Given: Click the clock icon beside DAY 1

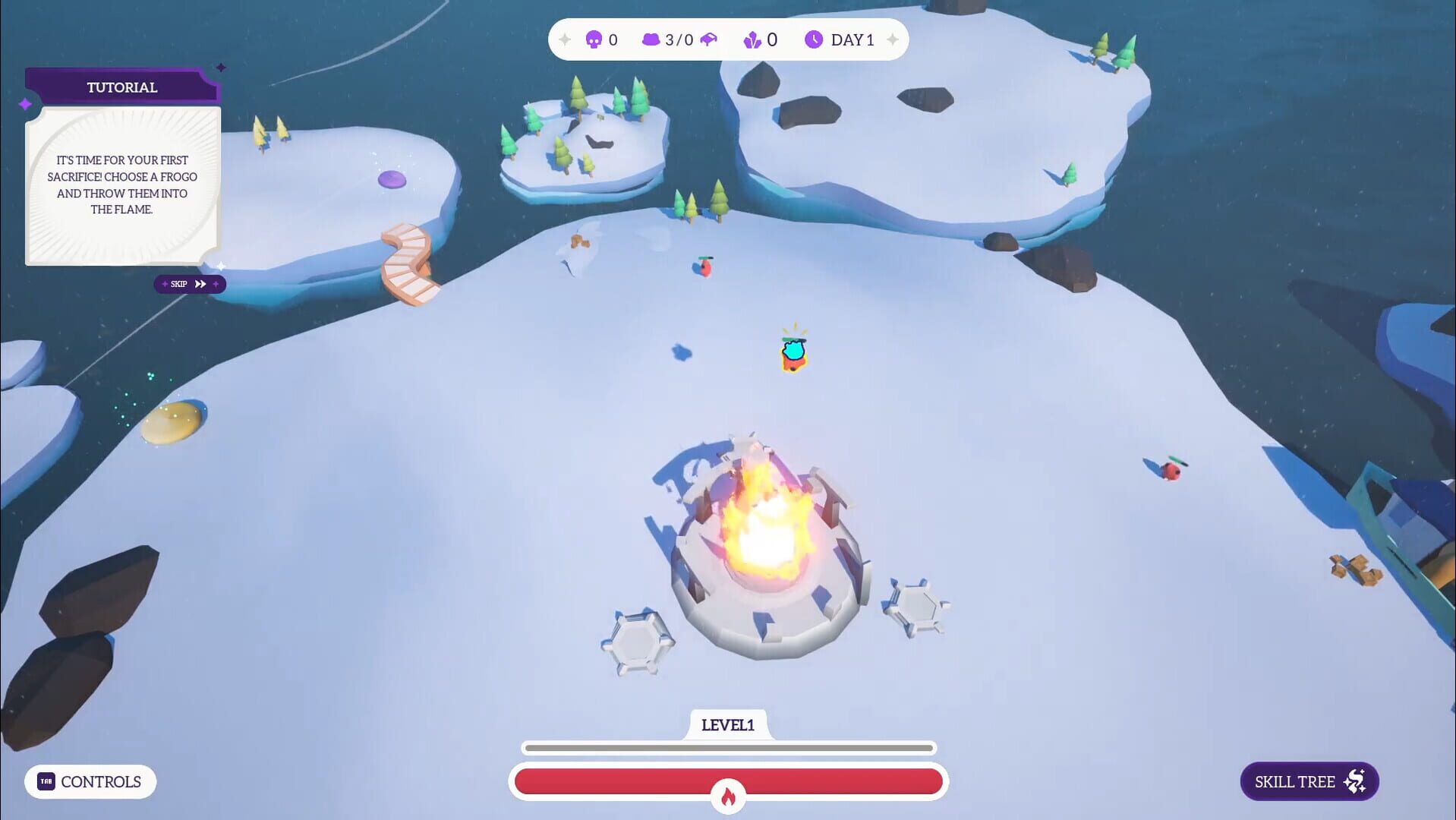Looking at the screenshot, I should 813,39.
